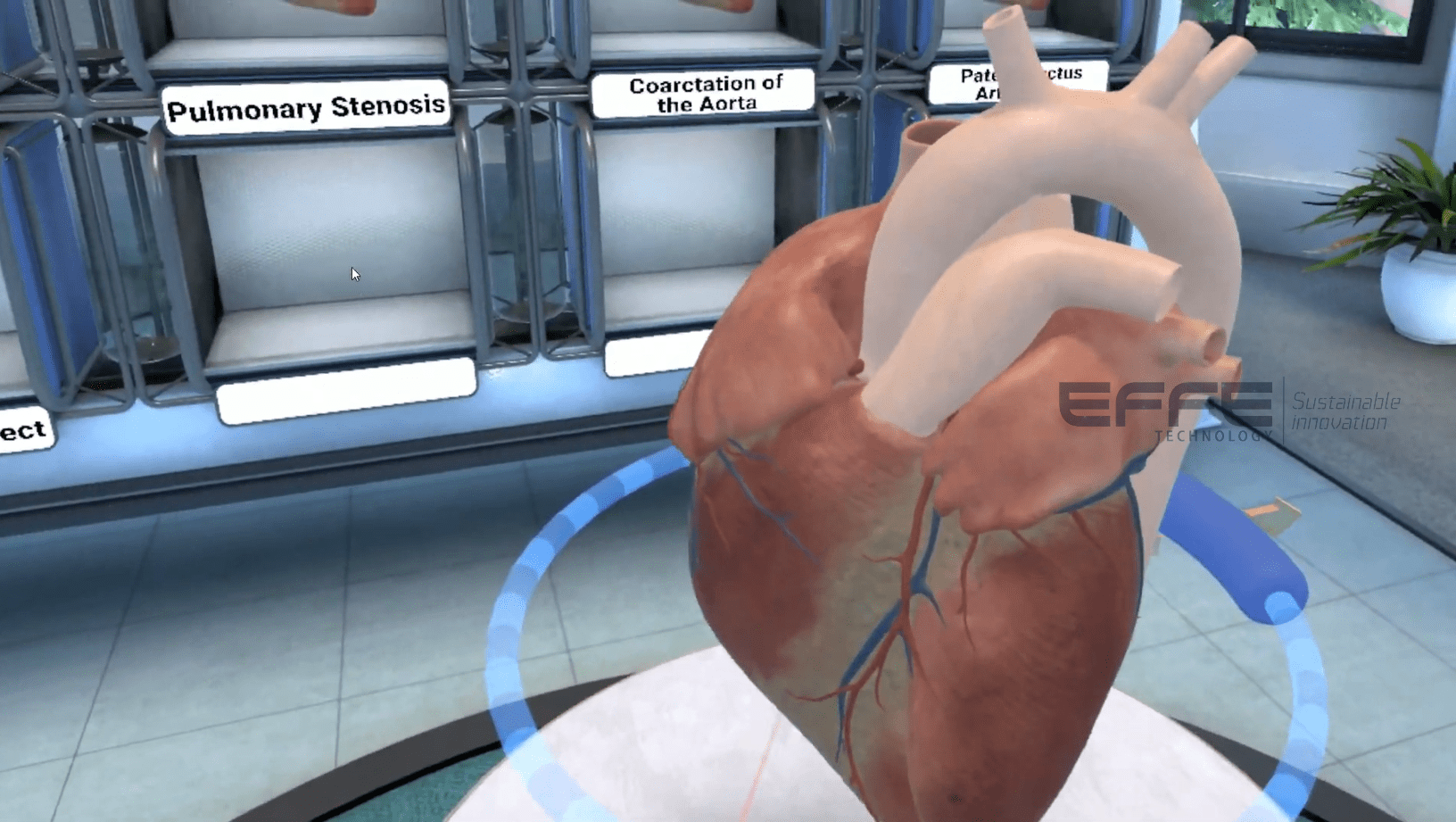
Task: Click the mouse cursor's current shelf area
Action: tap(353, 273)
